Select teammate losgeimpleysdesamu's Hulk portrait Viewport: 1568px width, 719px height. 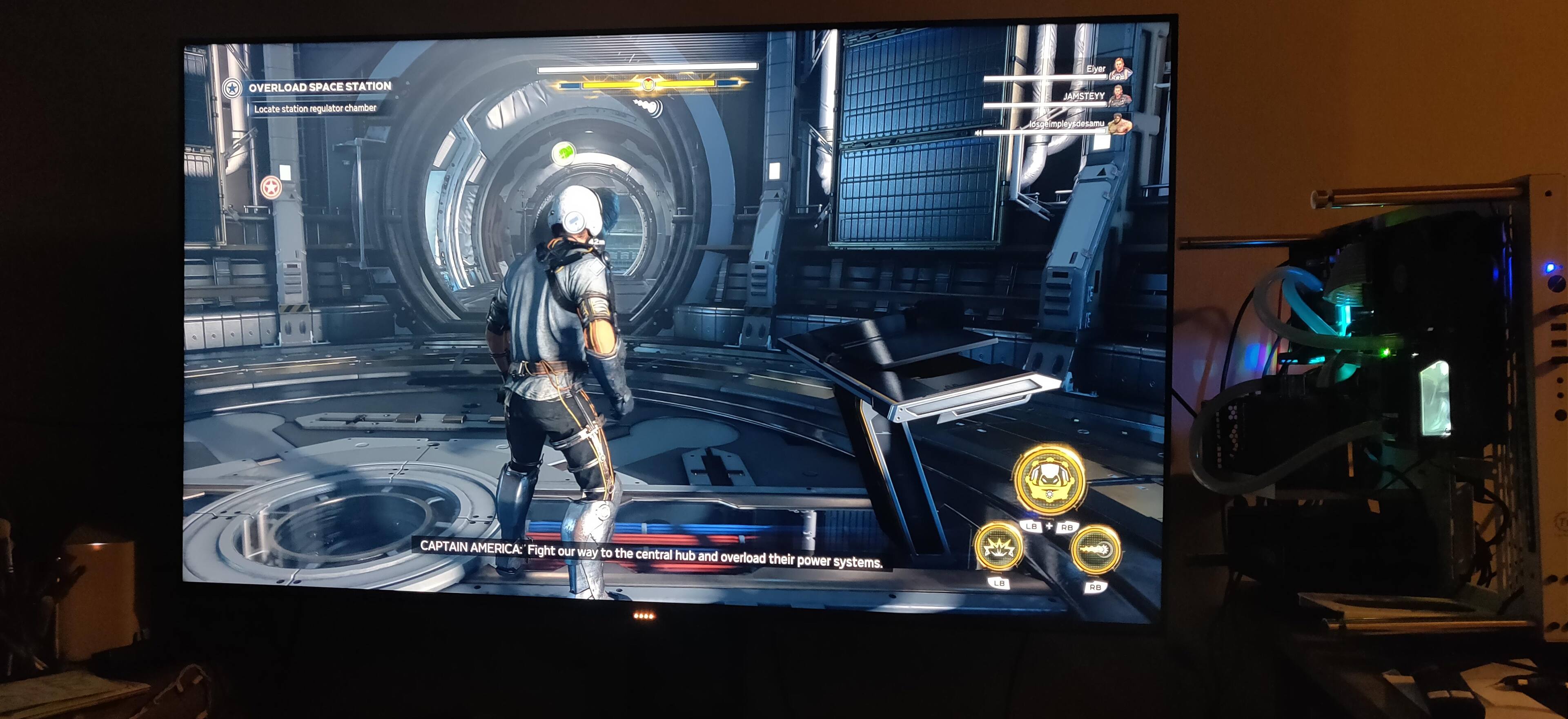(x=1119, y=124)
